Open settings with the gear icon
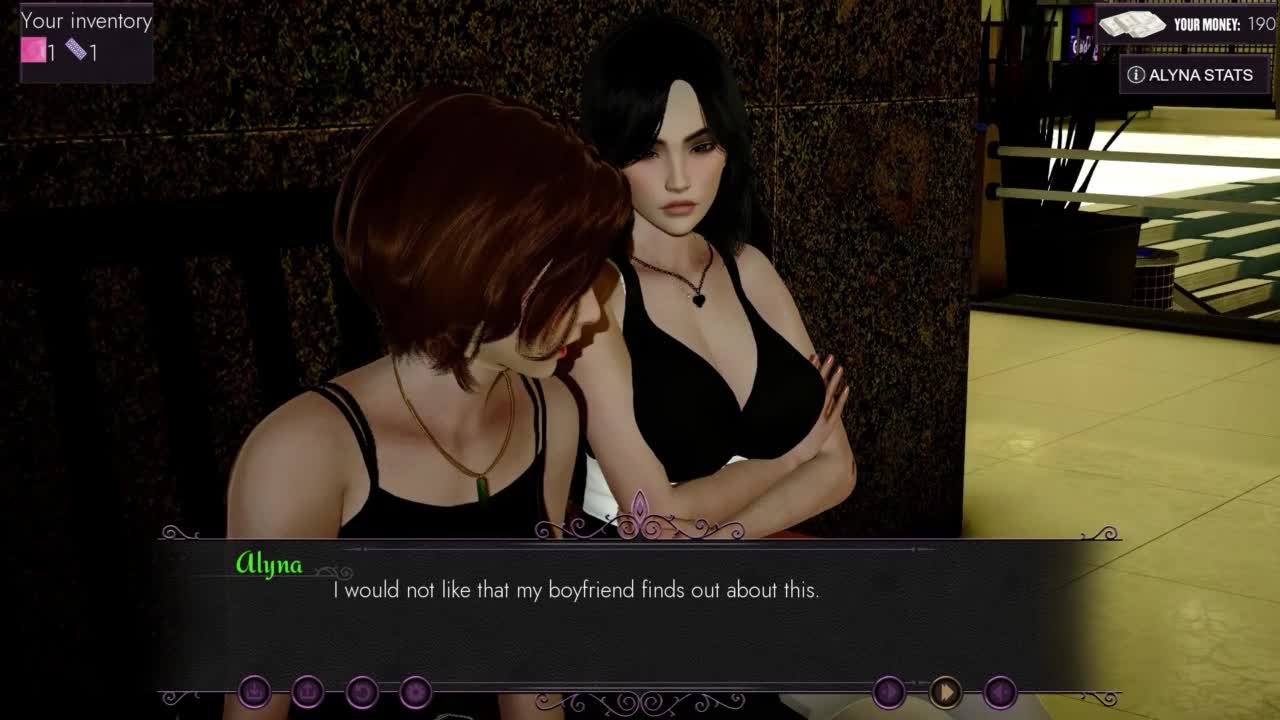The image size is (1280, 720). 415,691
